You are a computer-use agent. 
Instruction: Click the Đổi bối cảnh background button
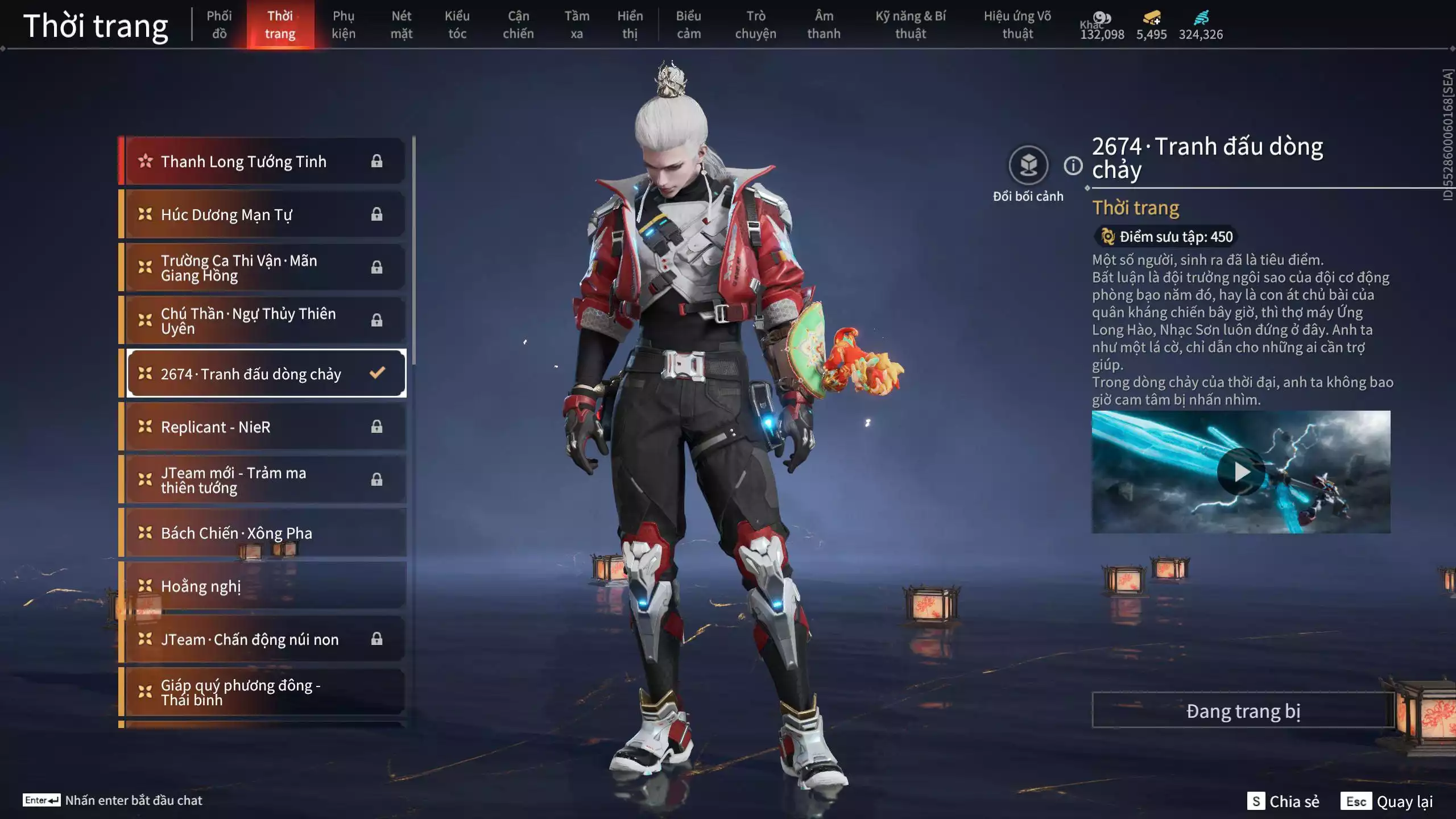(1028, 166)
